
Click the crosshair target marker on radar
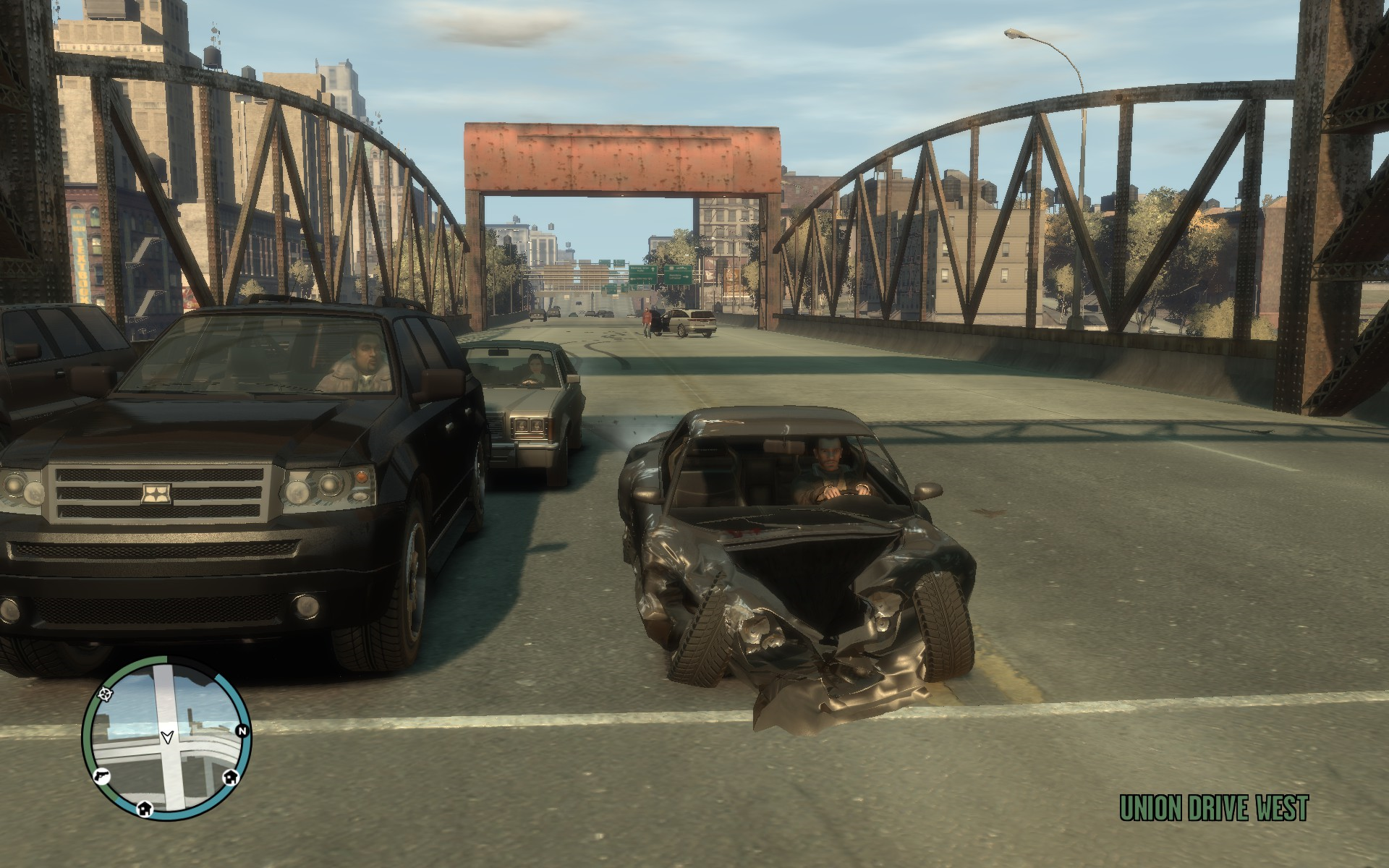coord(108,694)
